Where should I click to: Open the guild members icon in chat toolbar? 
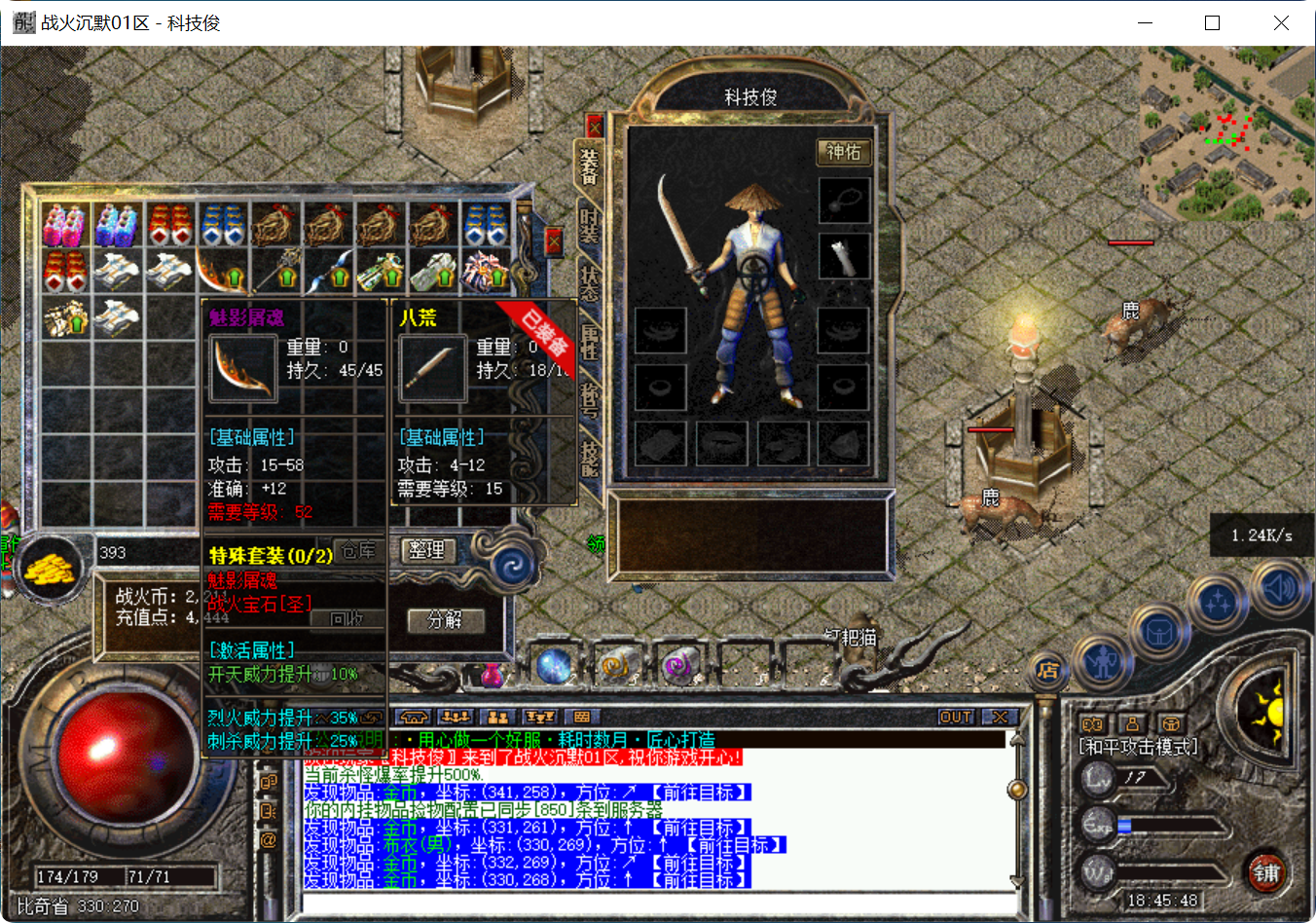click(496, 716)
